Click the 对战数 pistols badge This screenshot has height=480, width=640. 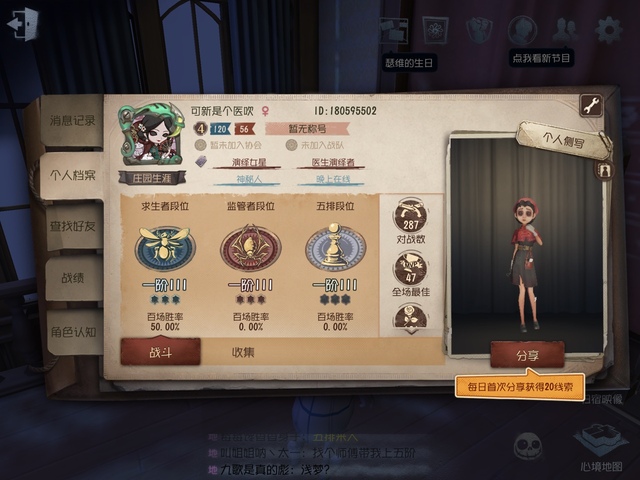click(410, 221)
